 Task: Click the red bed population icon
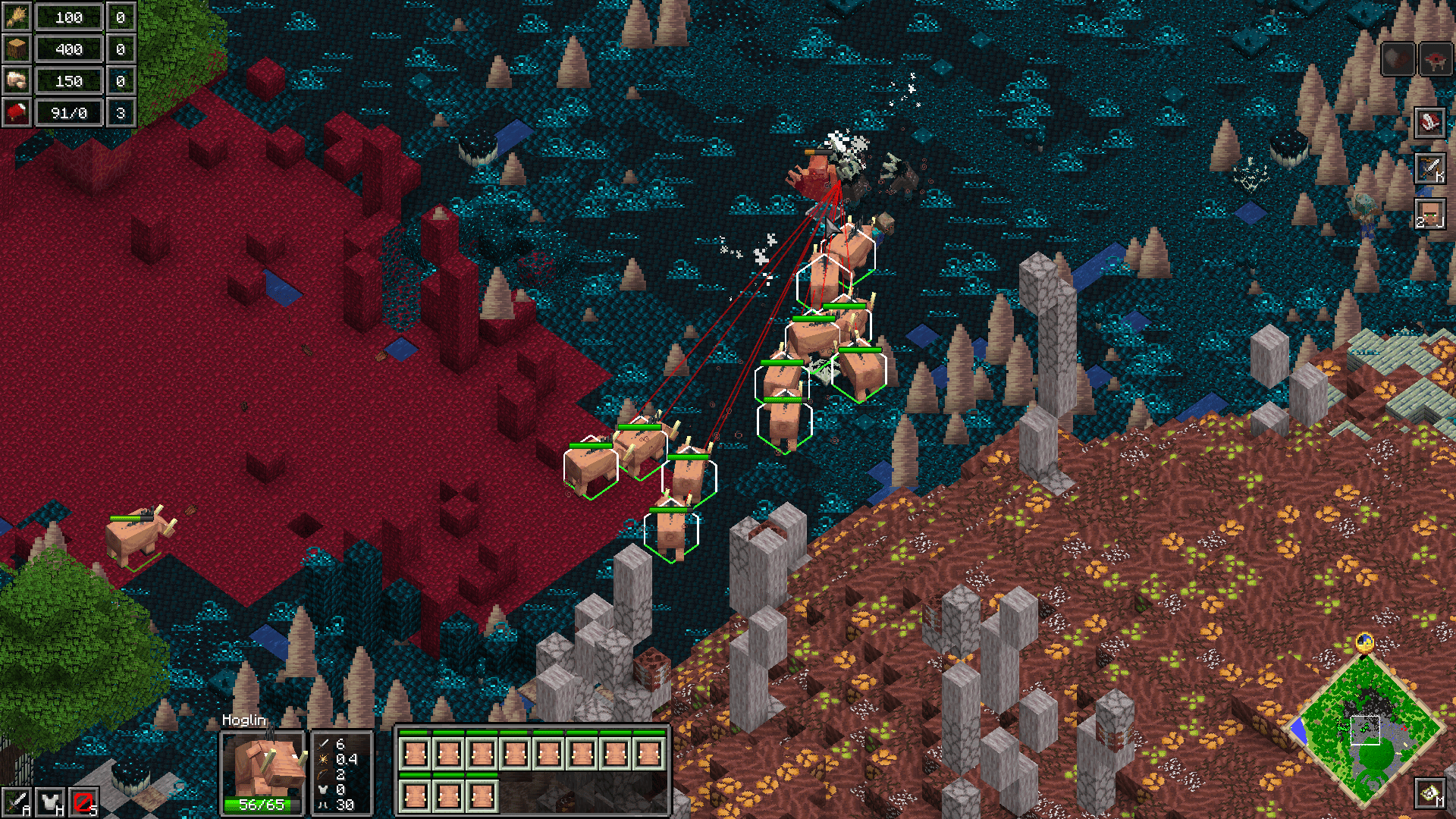tap(17, 112)
